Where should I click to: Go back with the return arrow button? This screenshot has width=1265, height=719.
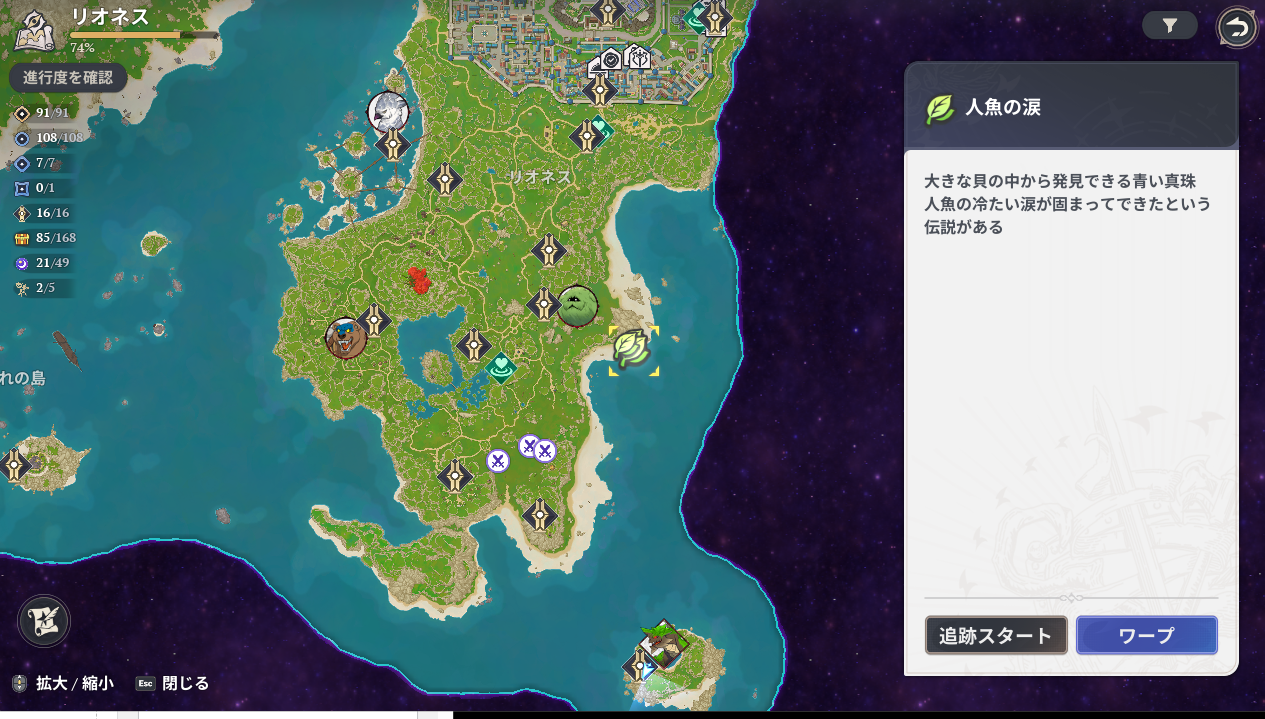pyautogui.click(x=1237, y=28)
